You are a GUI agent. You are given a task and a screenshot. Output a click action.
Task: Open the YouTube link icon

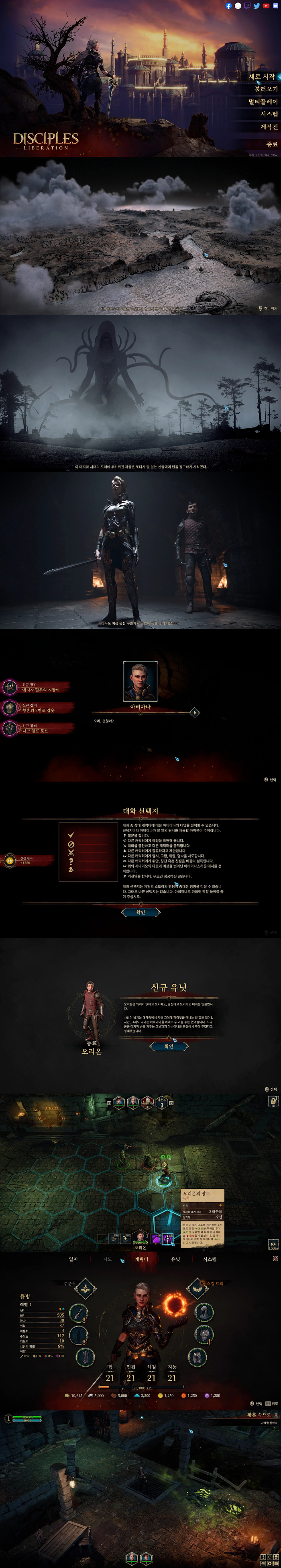click(266, 6)
